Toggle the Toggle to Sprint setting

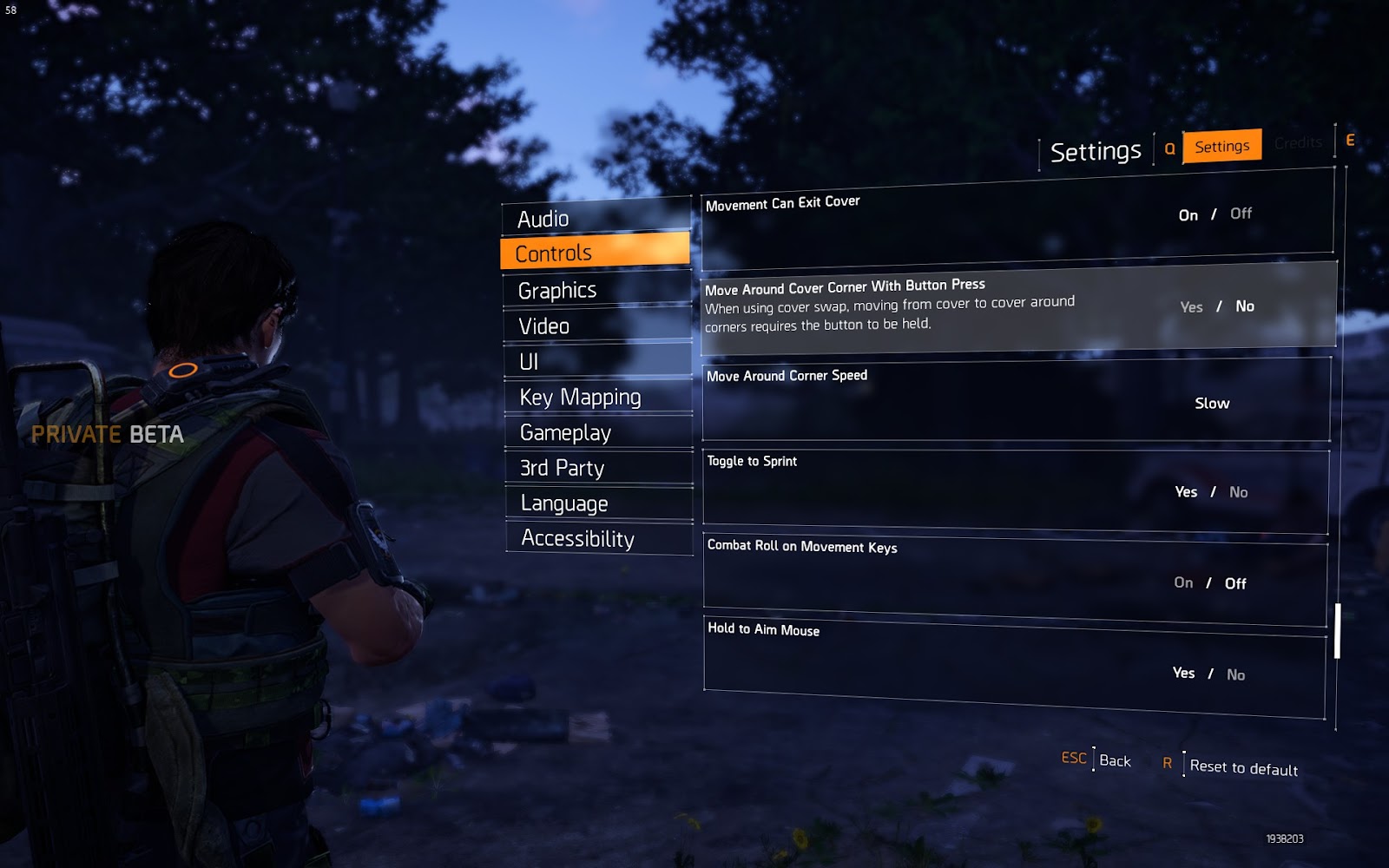(1211, 492)
